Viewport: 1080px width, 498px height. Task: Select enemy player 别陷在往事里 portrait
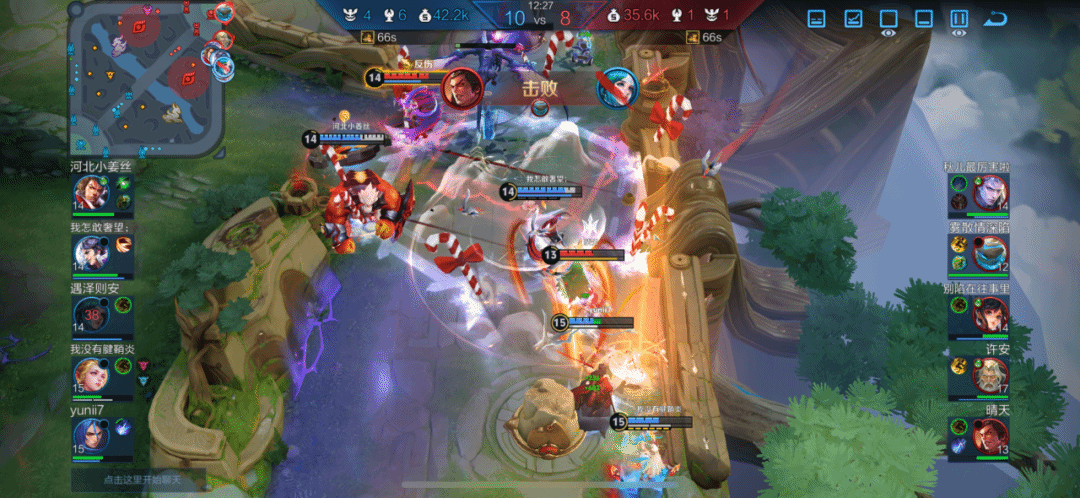(991, 315)
